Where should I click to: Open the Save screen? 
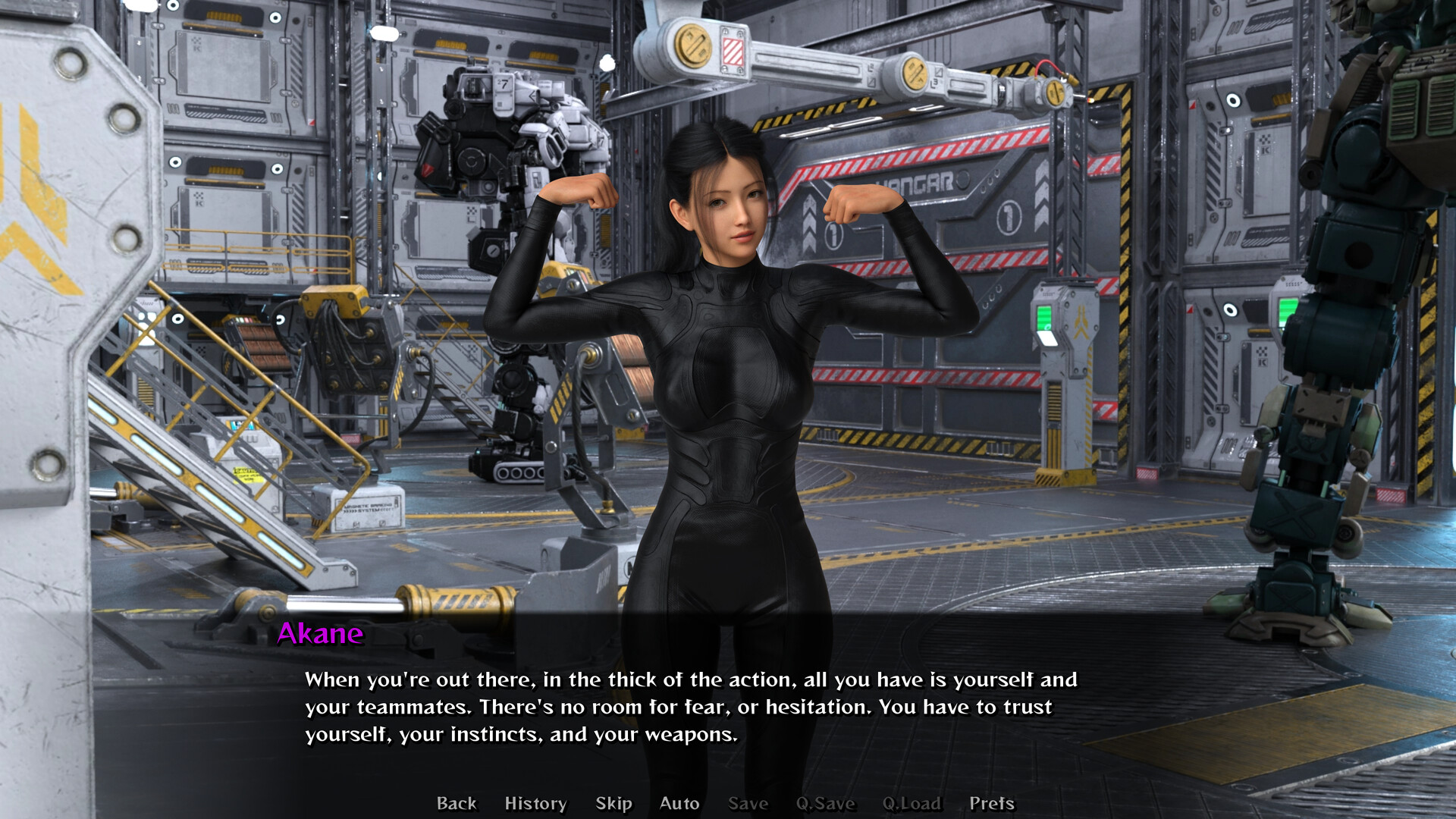click(748, 803)
